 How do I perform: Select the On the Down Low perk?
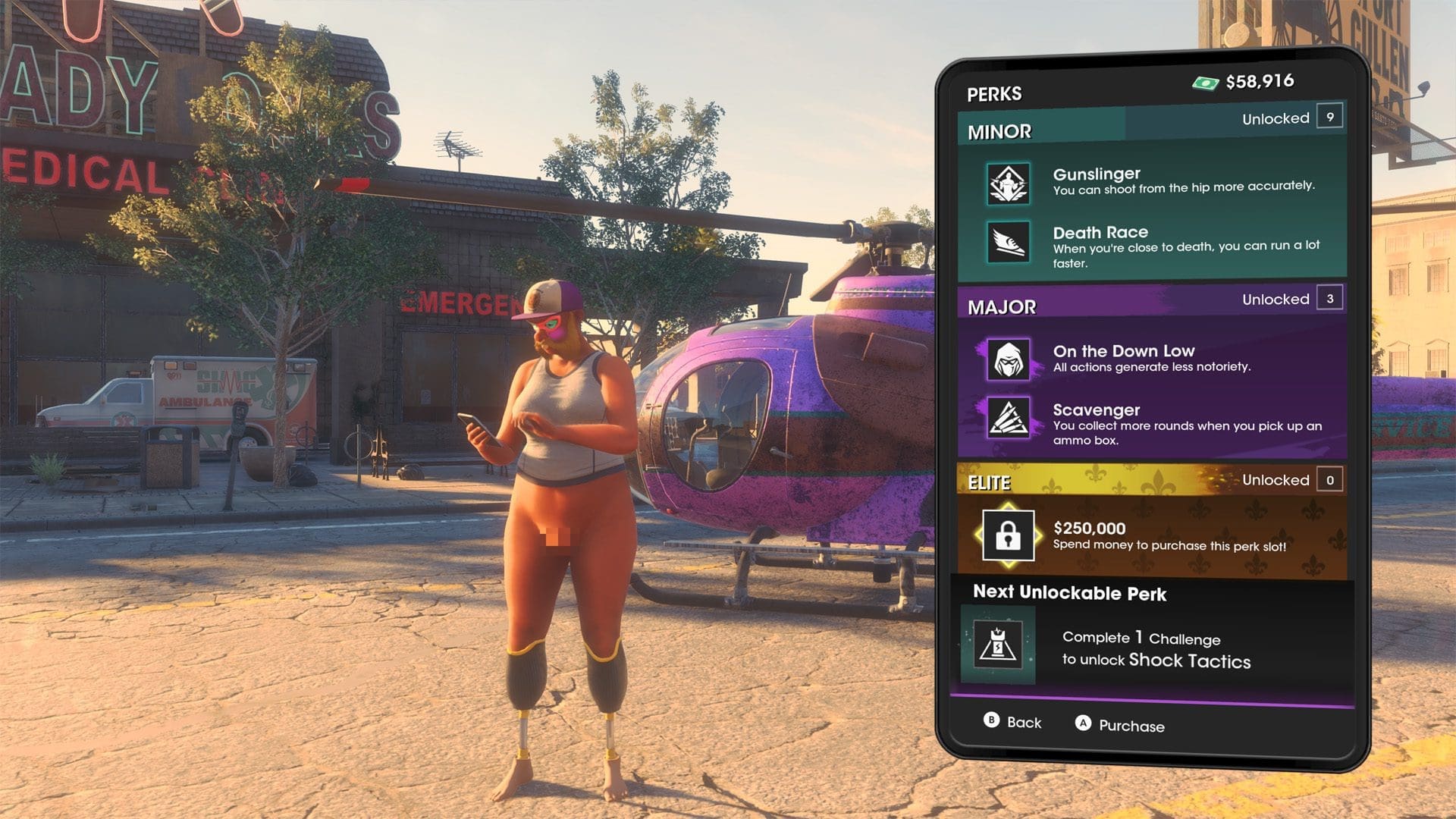[x=1151, y=359]
